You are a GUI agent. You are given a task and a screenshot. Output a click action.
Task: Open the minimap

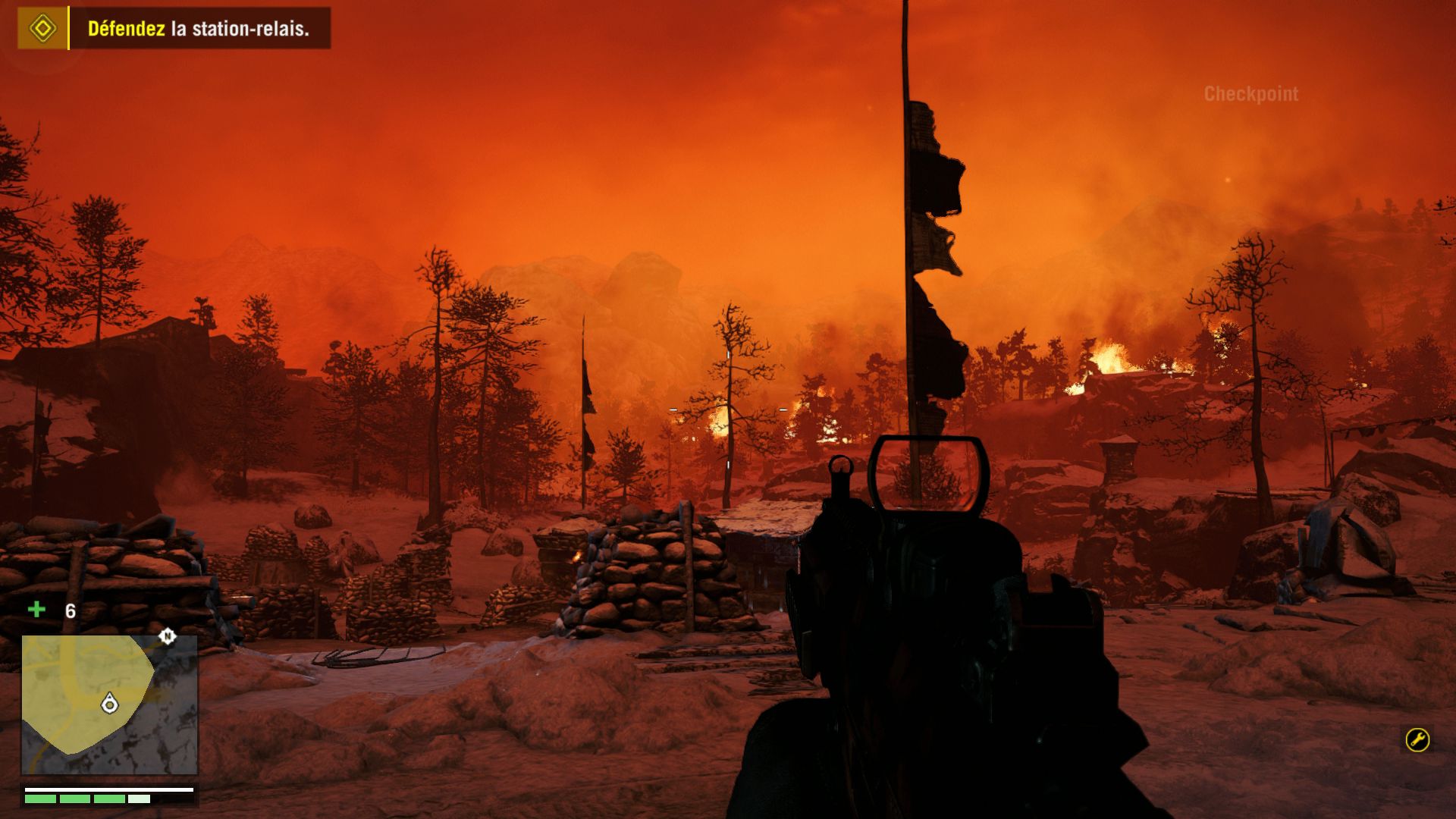click(x=109, y=704)
